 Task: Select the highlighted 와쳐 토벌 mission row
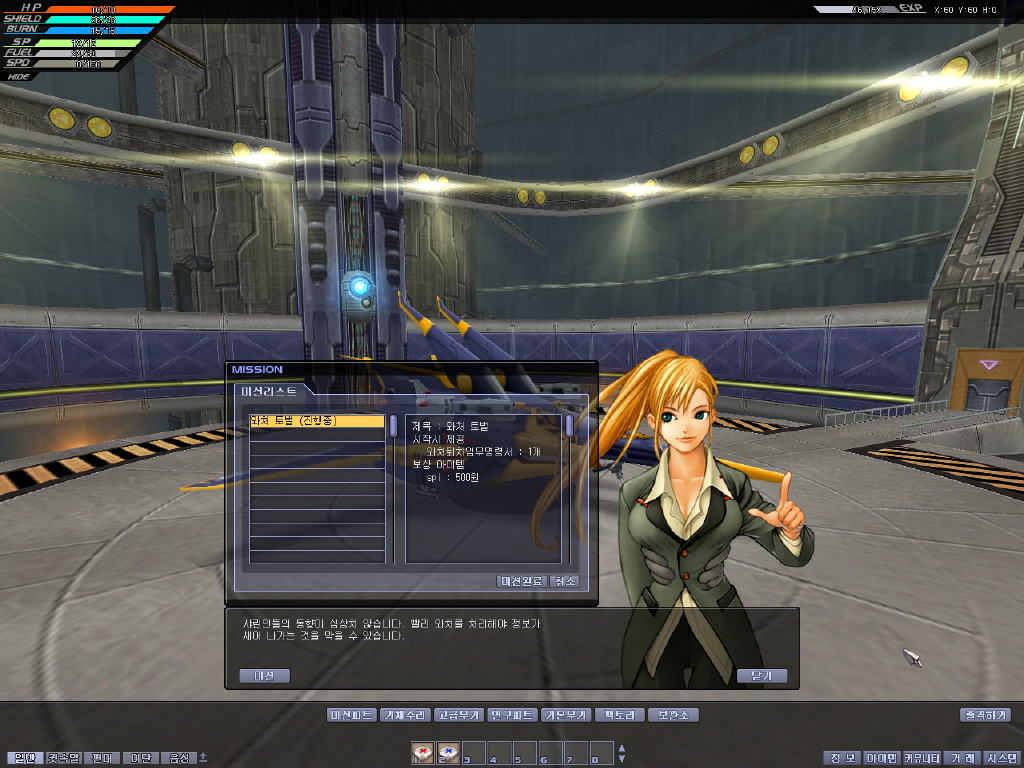coord(316,422)
